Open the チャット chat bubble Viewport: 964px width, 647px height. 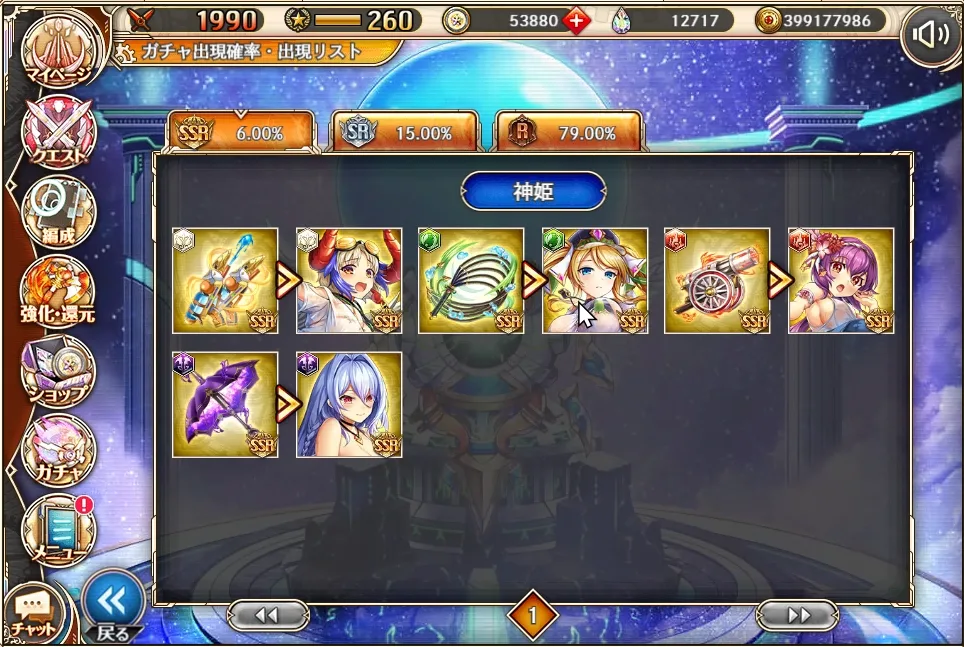pos(35,612)
